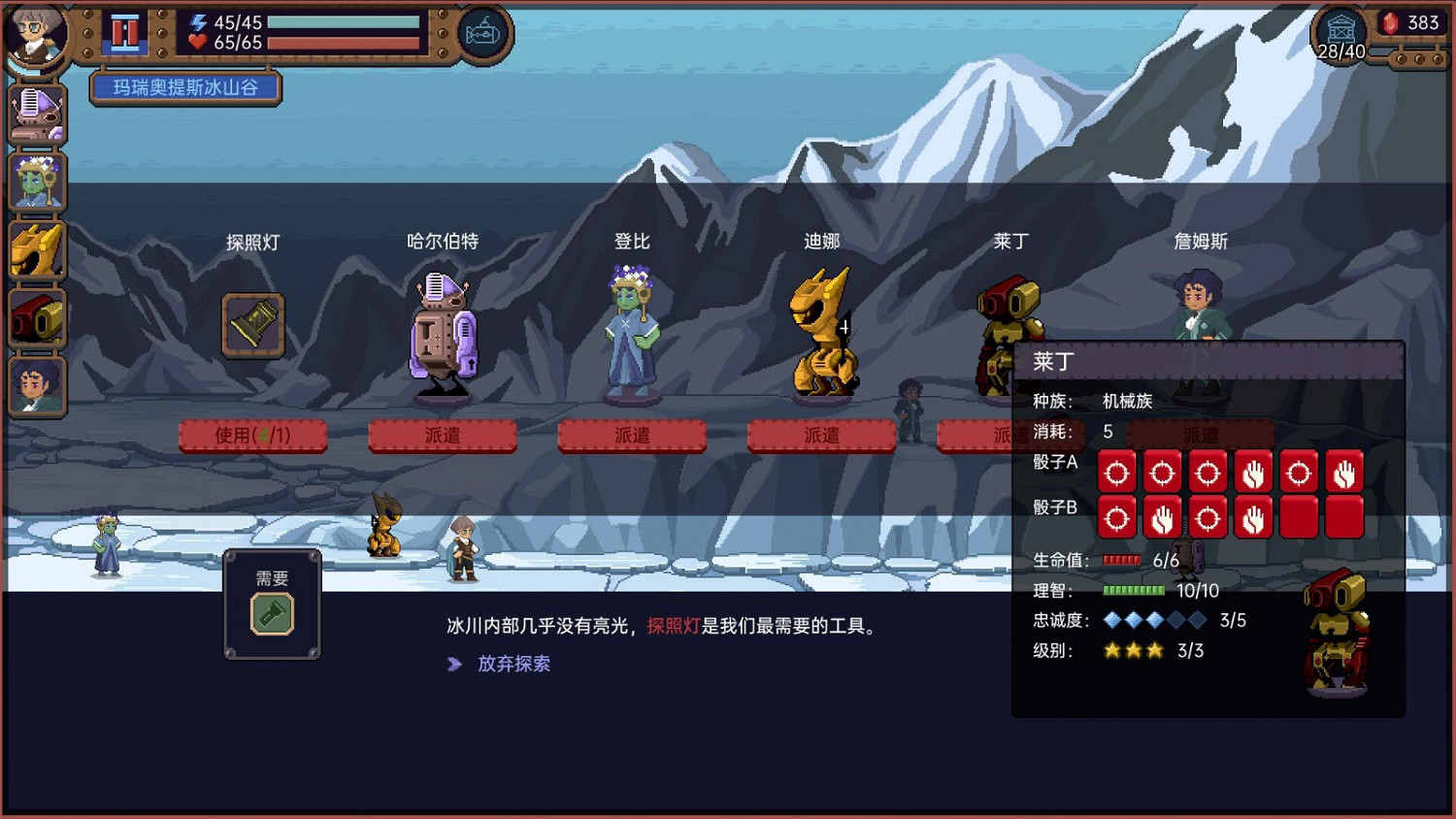Screen dimensions: 1456x819
Task: Click the green 理智 sanity bar showing 10/10
Action: click(1133, 590)
